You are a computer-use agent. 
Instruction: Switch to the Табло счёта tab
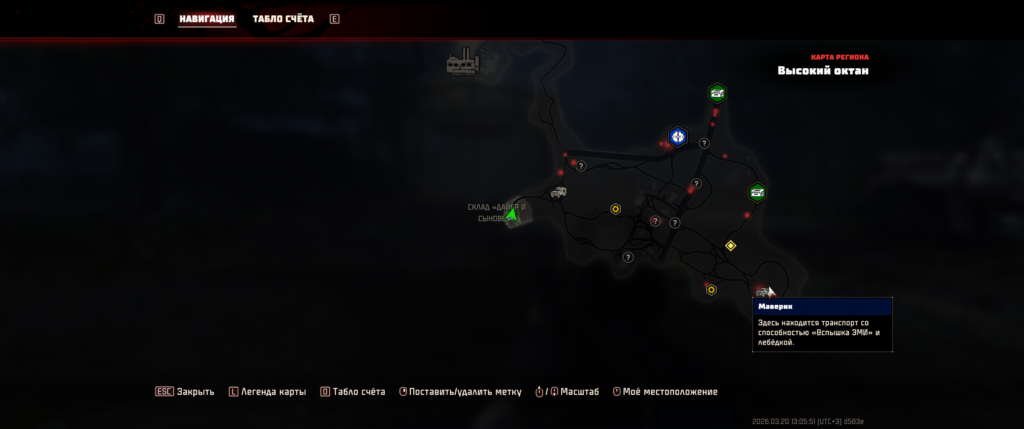tap(283, 19)
